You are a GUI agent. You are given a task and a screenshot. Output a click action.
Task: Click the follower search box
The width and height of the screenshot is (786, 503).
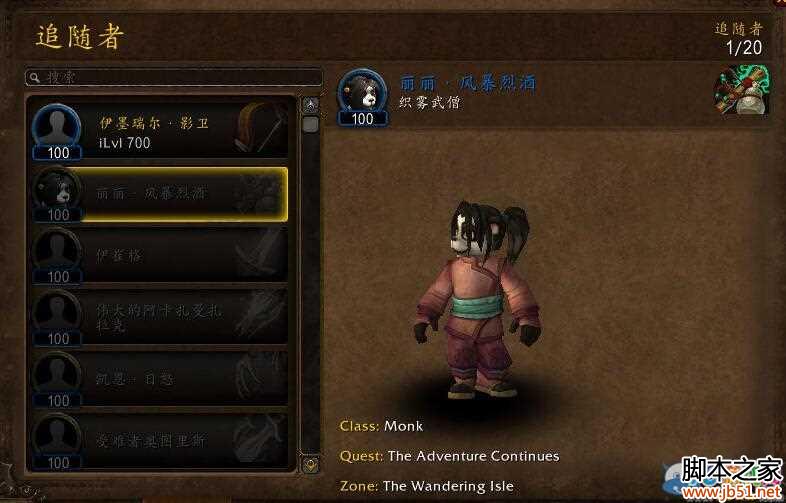[x=173, y=77]
